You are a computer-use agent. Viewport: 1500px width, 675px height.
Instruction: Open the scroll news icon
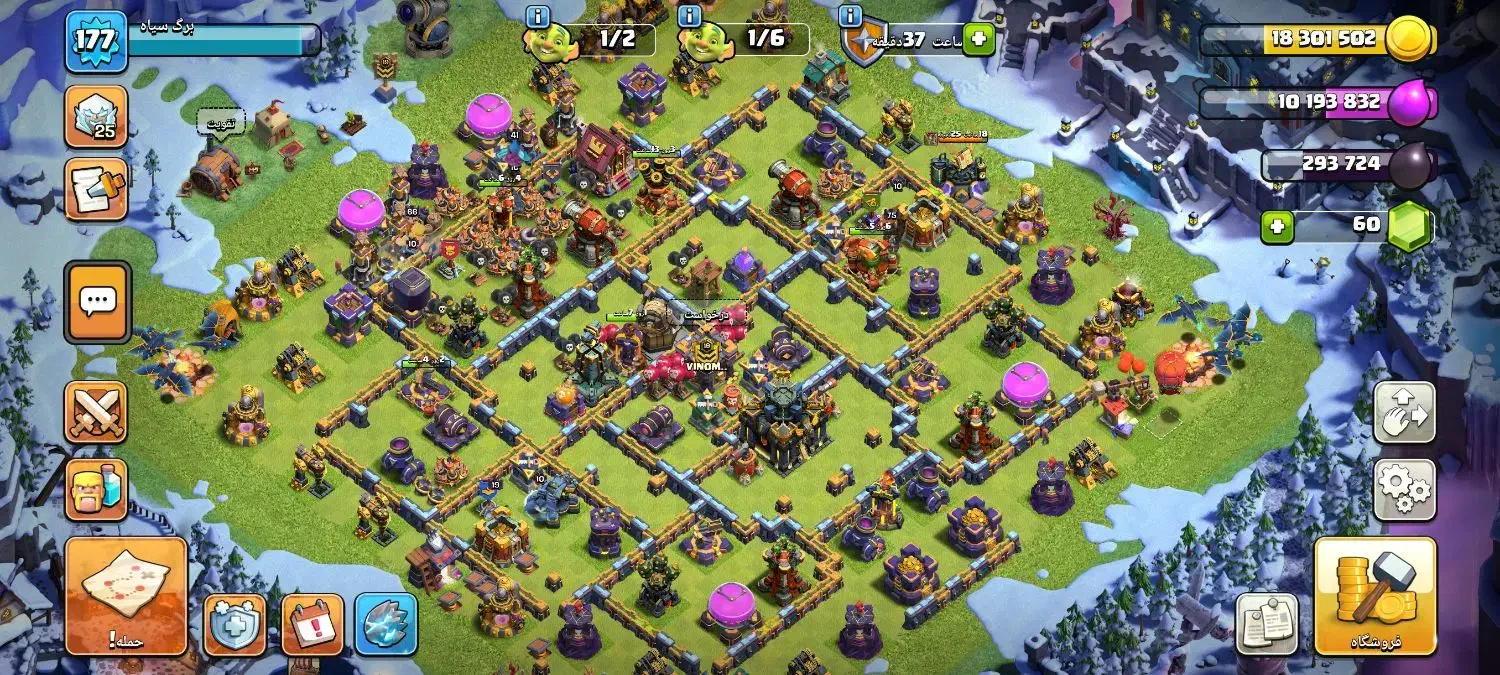pos(96,189)
